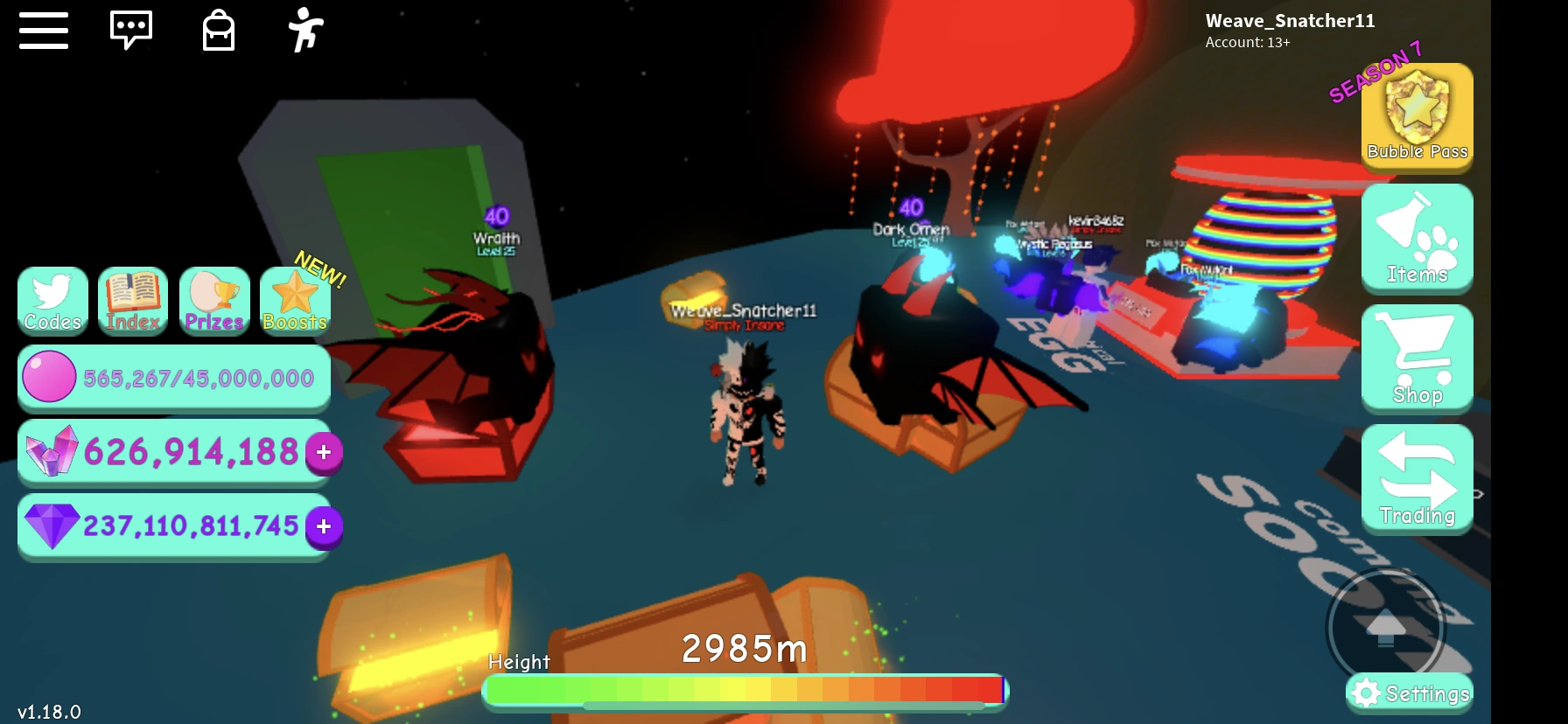
Task: Open the Boosts star button labeled NEW
Action: [294, 302]
